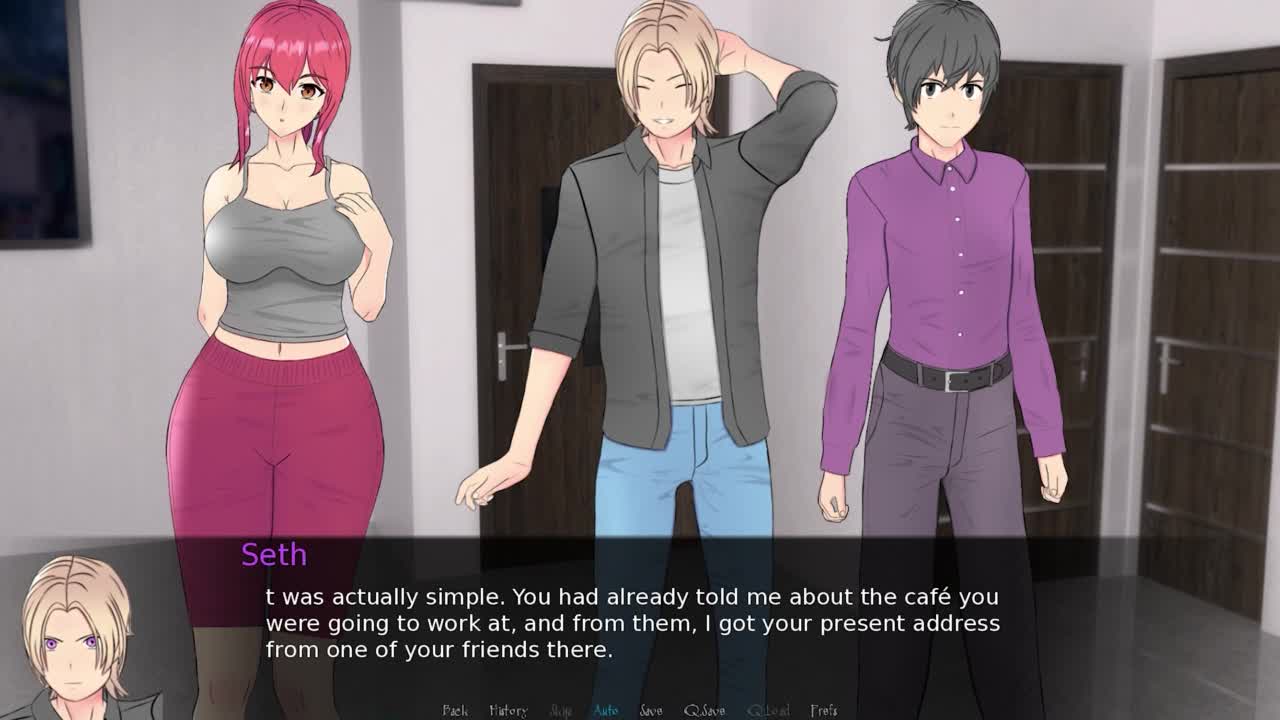Screen dimensions: 1280x720
Task: Open the Save menu
Action: coord(651,710)
